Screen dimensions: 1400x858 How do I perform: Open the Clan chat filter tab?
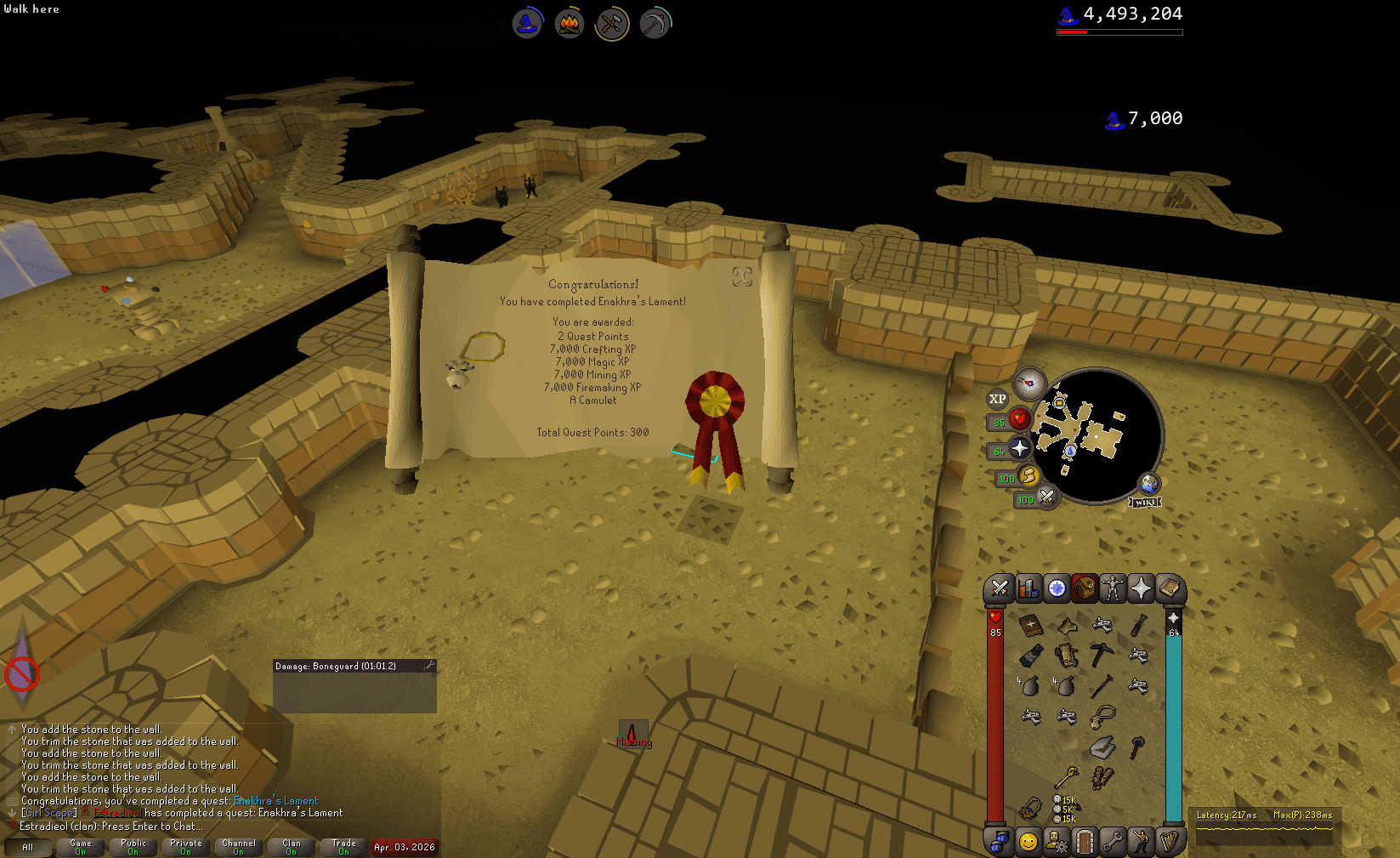[x=292, y=847]
